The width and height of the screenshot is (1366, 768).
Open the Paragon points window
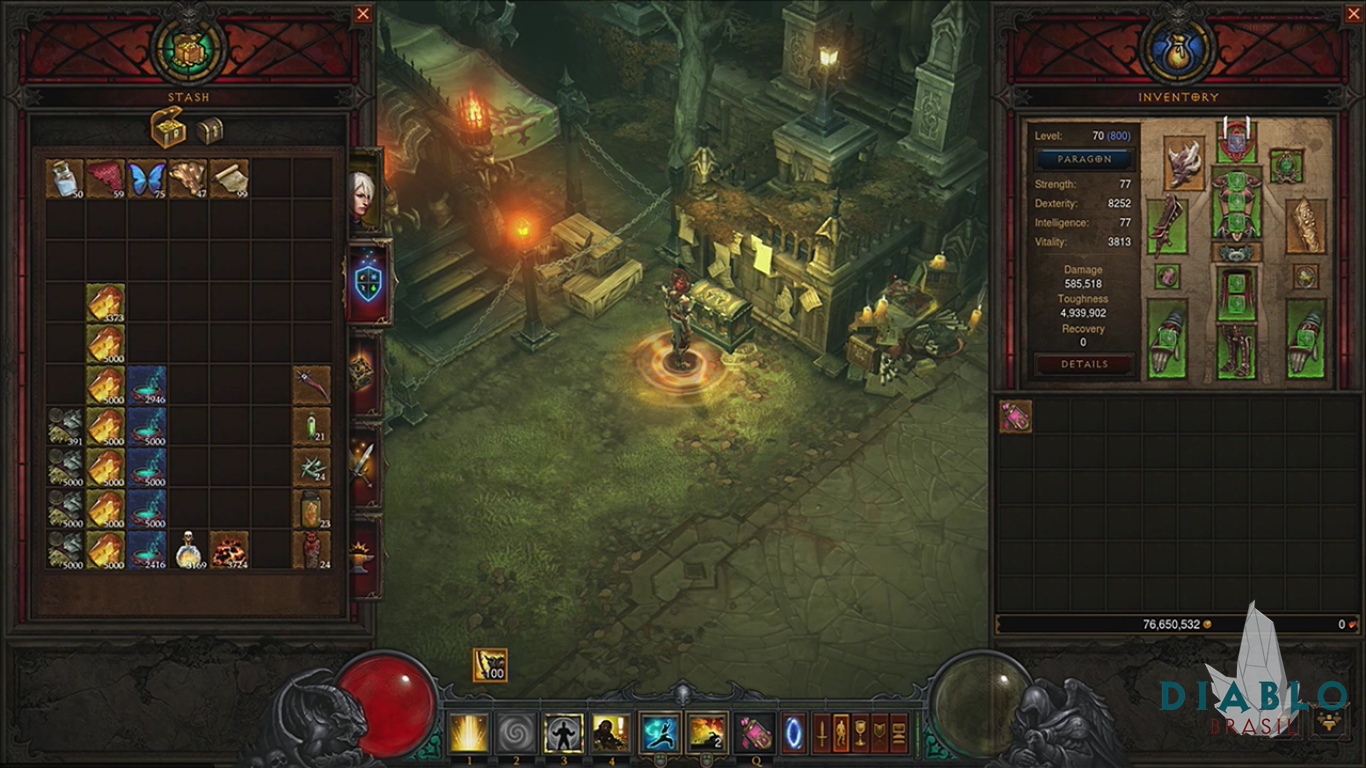pos(1084,159)
